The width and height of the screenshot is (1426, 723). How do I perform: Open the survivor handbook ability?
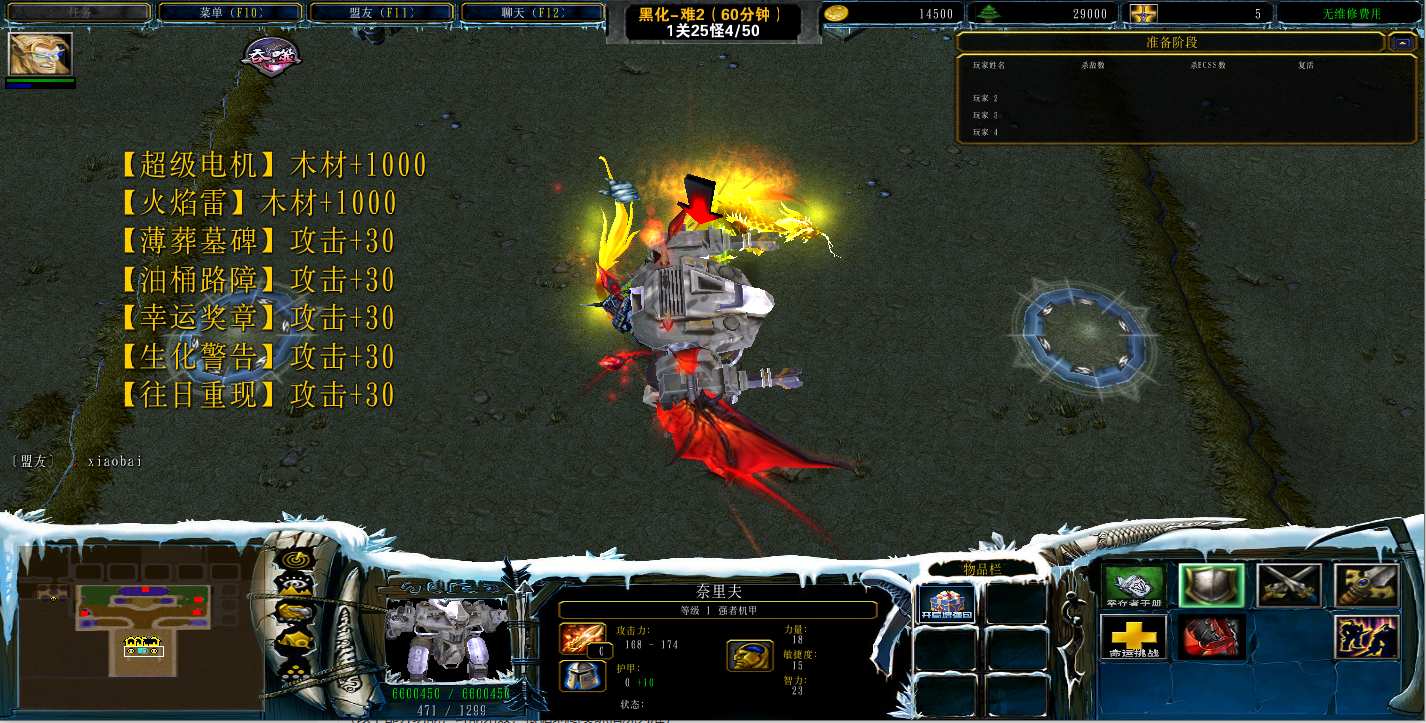(1134, 586)
